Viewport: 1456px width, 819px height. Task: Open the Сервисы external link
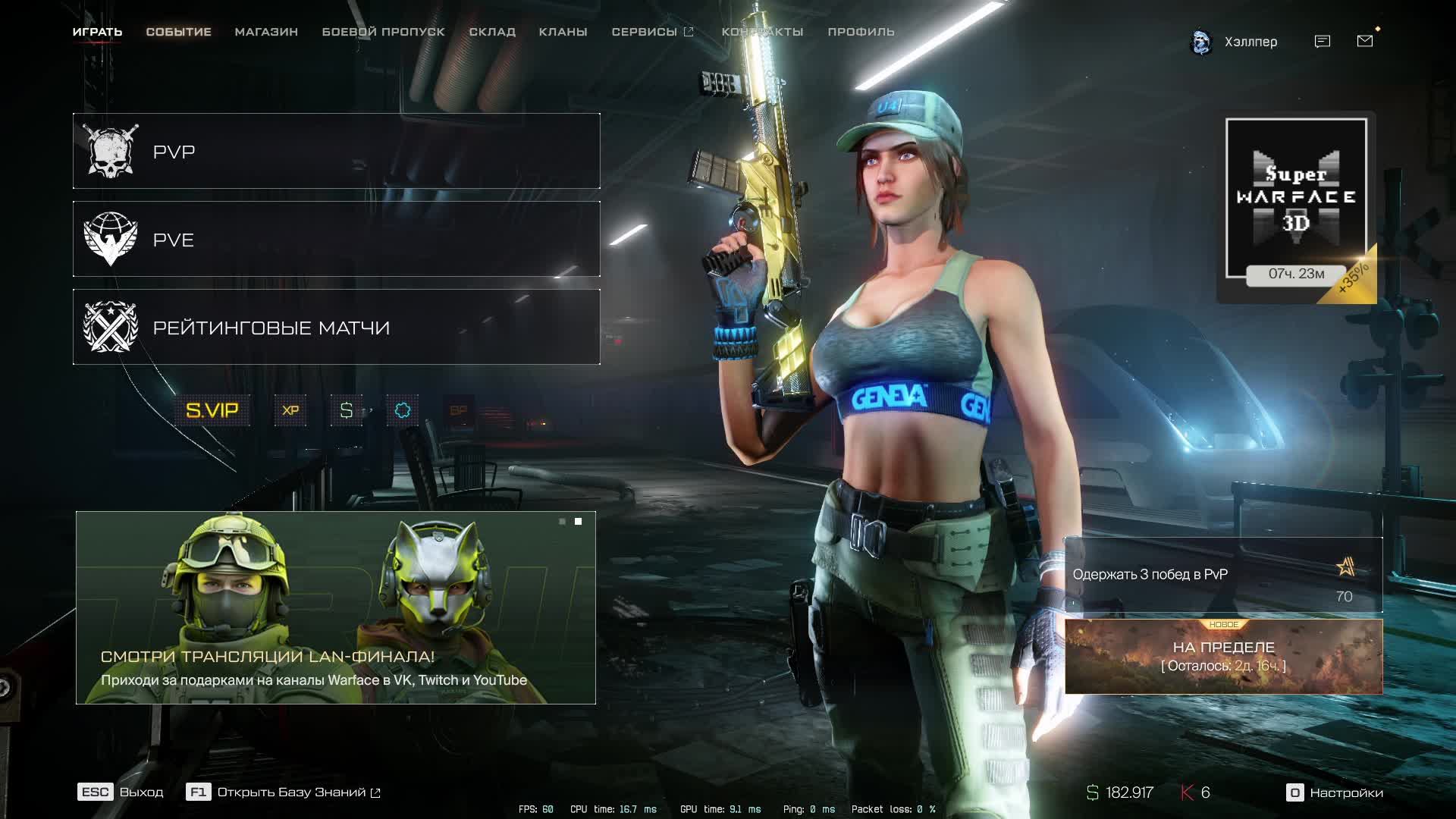coord(652,32)
